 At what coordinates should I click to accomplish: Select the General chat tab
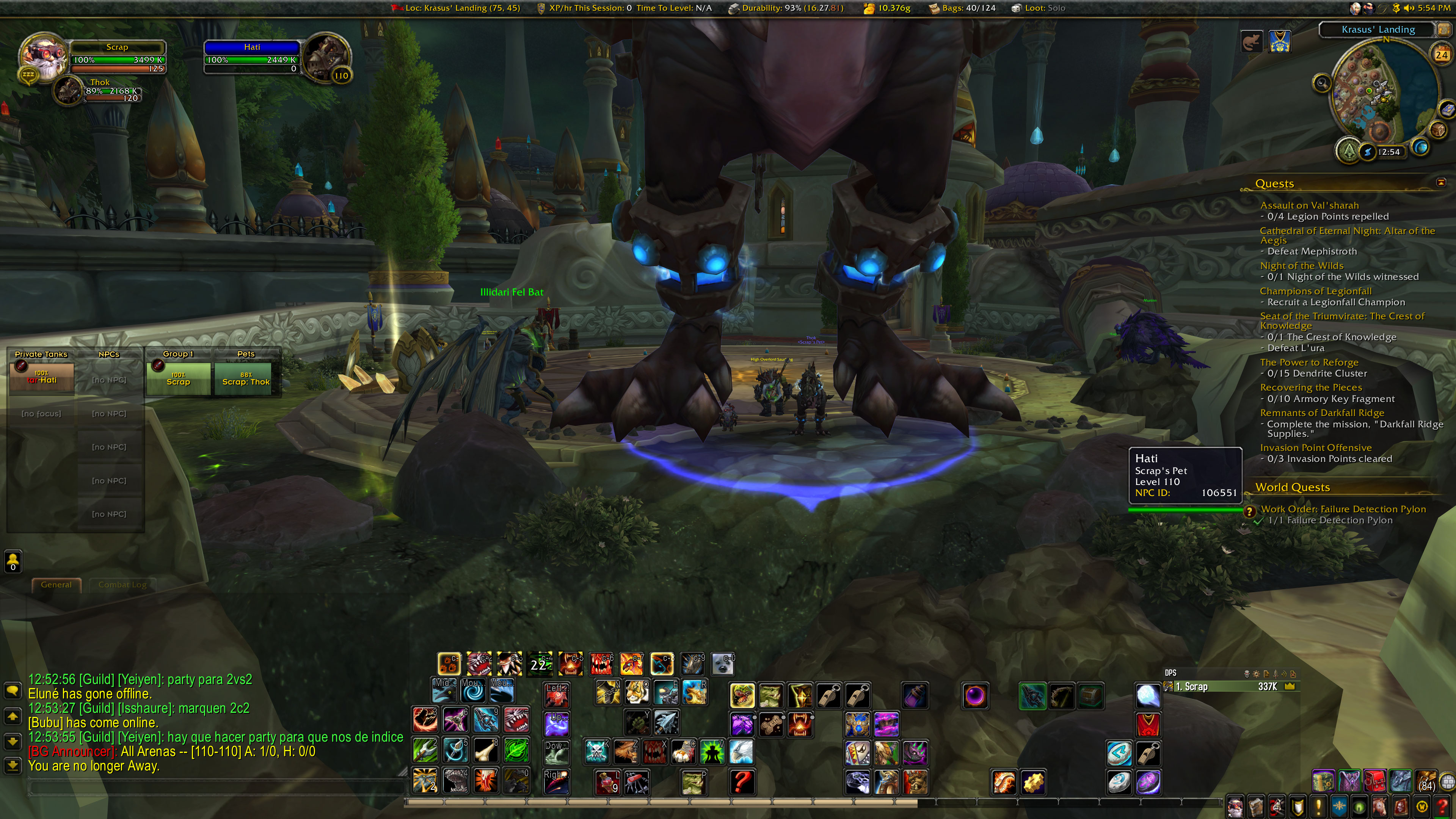click(x=56, y=584)
